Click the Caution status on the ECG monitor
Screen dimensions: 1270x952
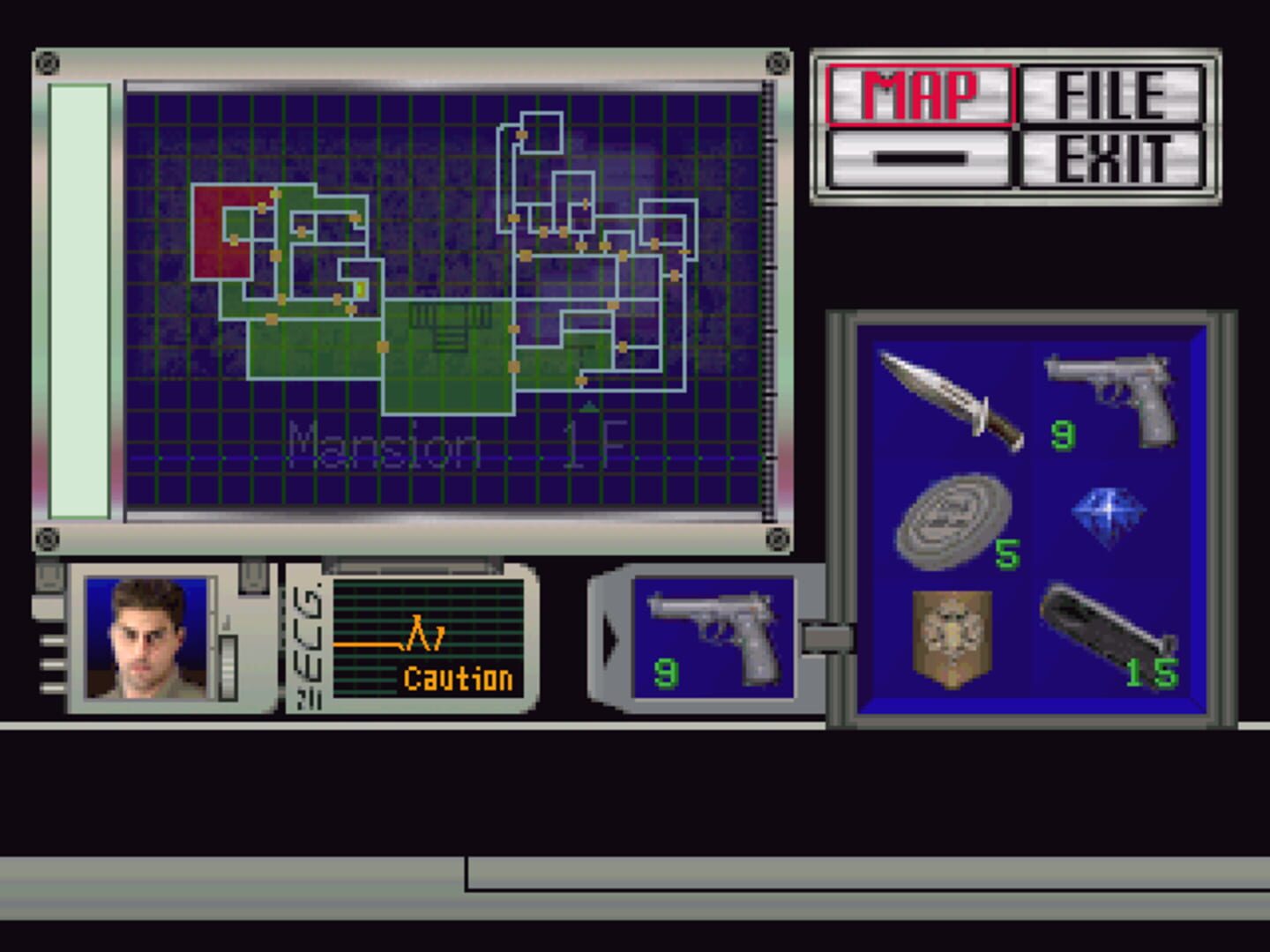tap(457, 679)
